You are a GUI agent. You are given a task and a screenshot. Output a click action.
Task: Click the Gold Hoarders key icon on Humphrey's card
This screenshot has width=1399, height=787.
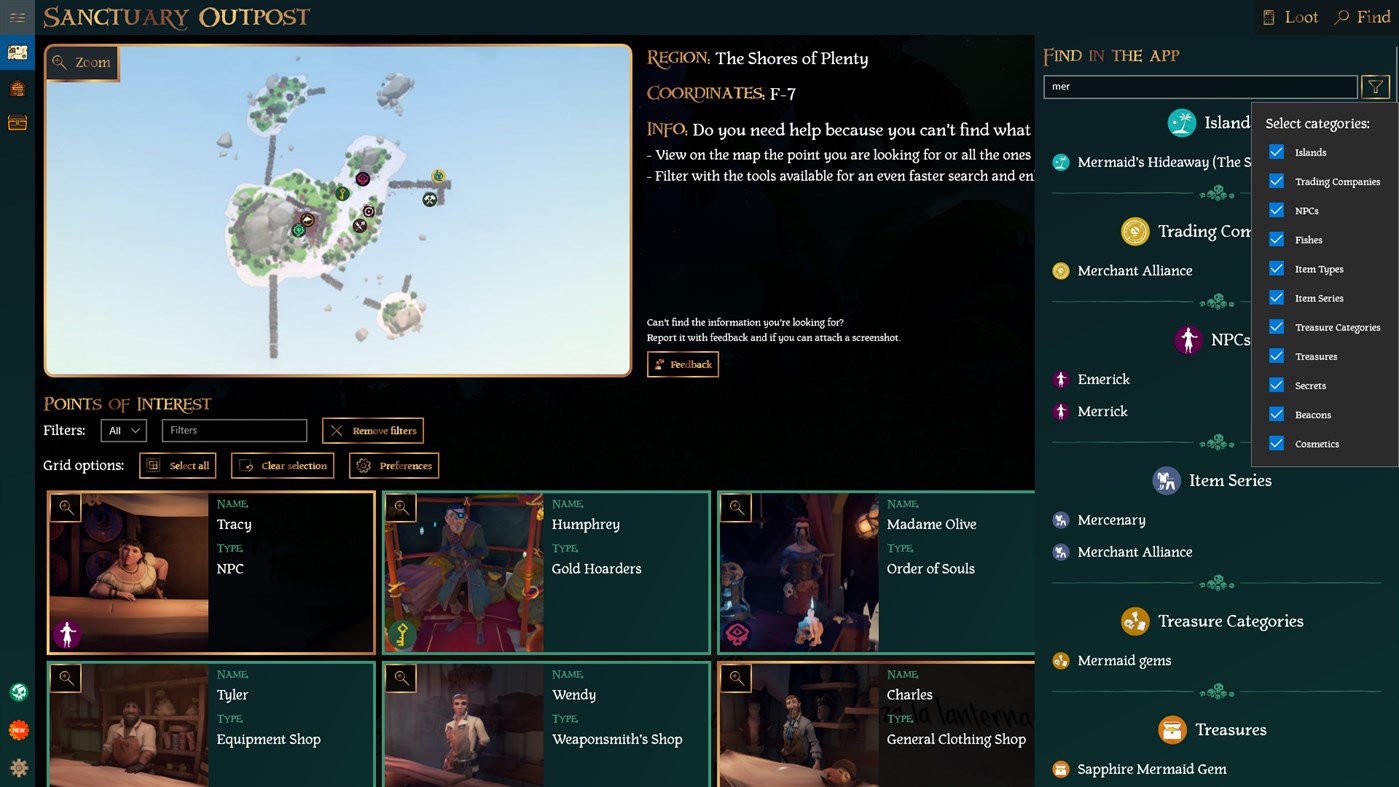[x=402, y=634]
